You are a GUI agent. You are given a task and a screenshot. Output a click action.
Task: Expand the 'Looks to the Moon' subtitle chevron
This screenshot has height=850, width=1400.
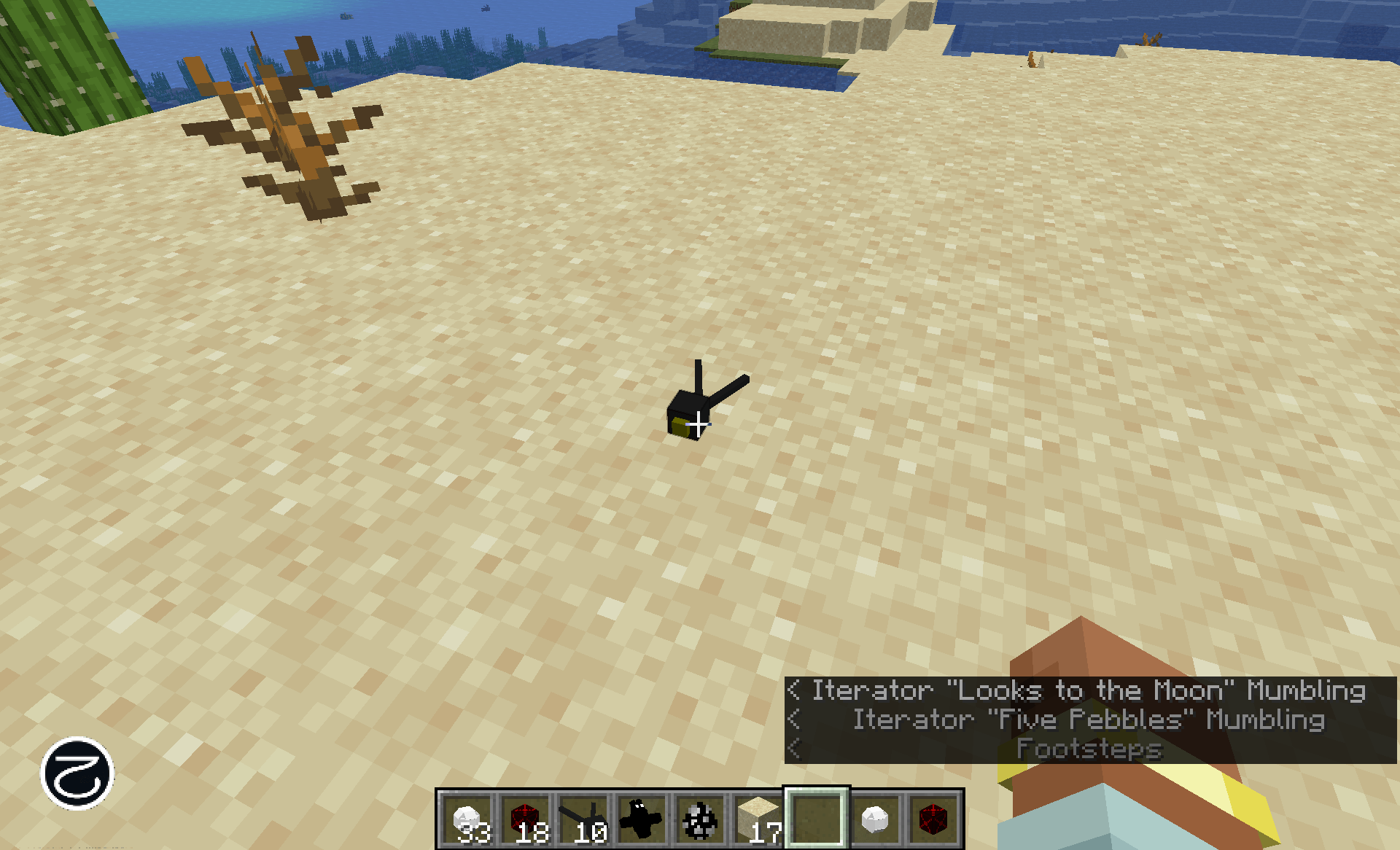(x=795, y=690)
